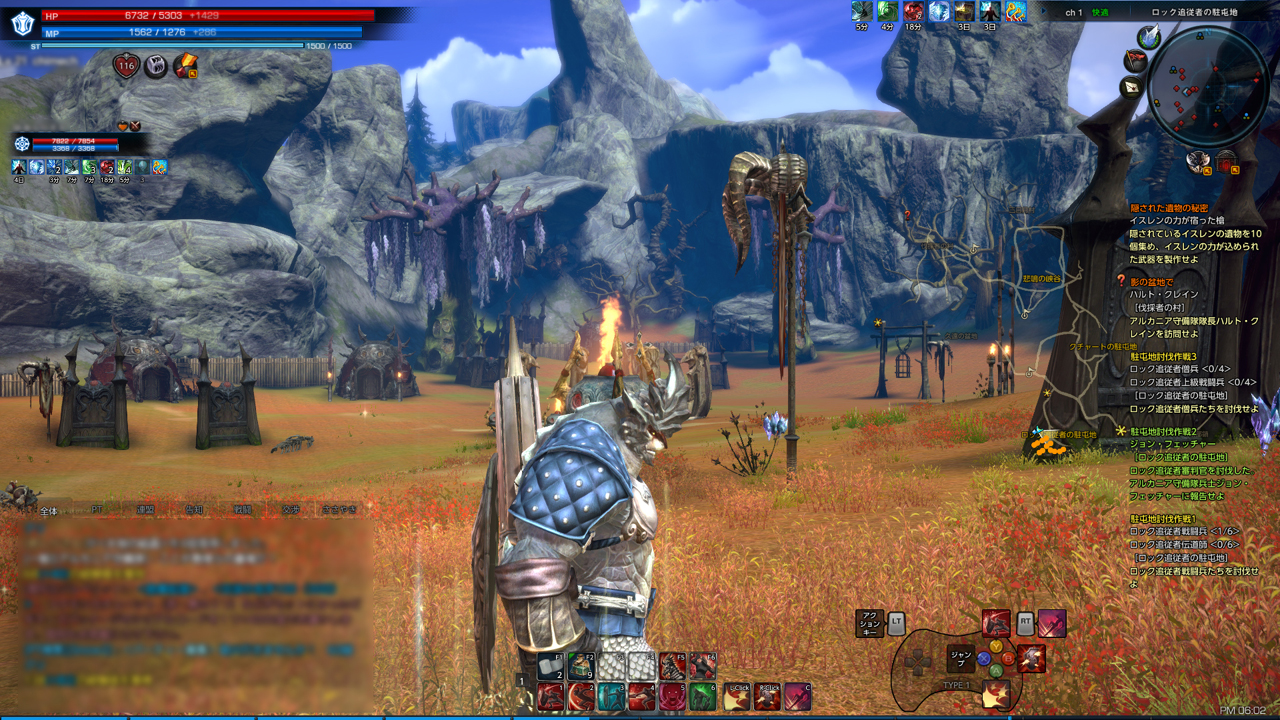Open the ささやき whisper tab
This screenshot has height=720, width=1280.
click(339, 509)
